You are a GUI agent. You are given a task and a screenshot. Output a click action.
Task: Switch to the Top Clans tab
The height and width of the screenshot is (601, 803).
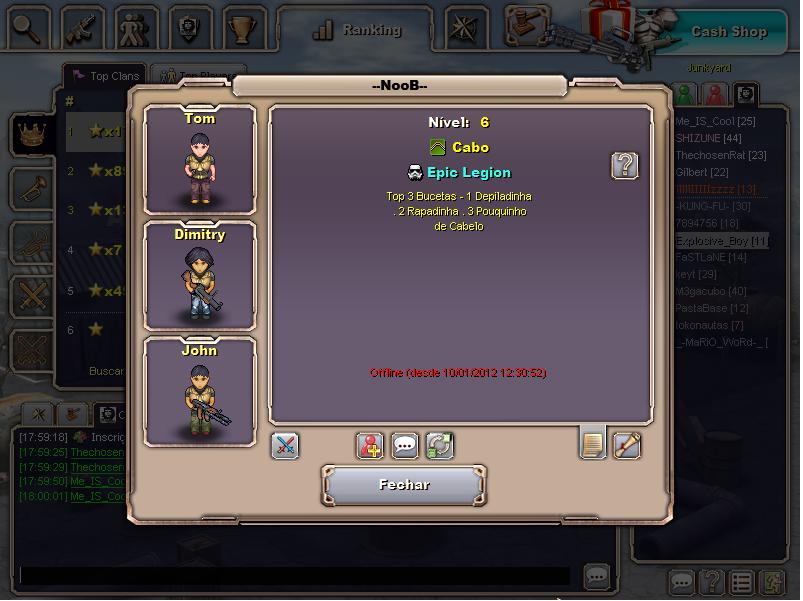[104, 75]
